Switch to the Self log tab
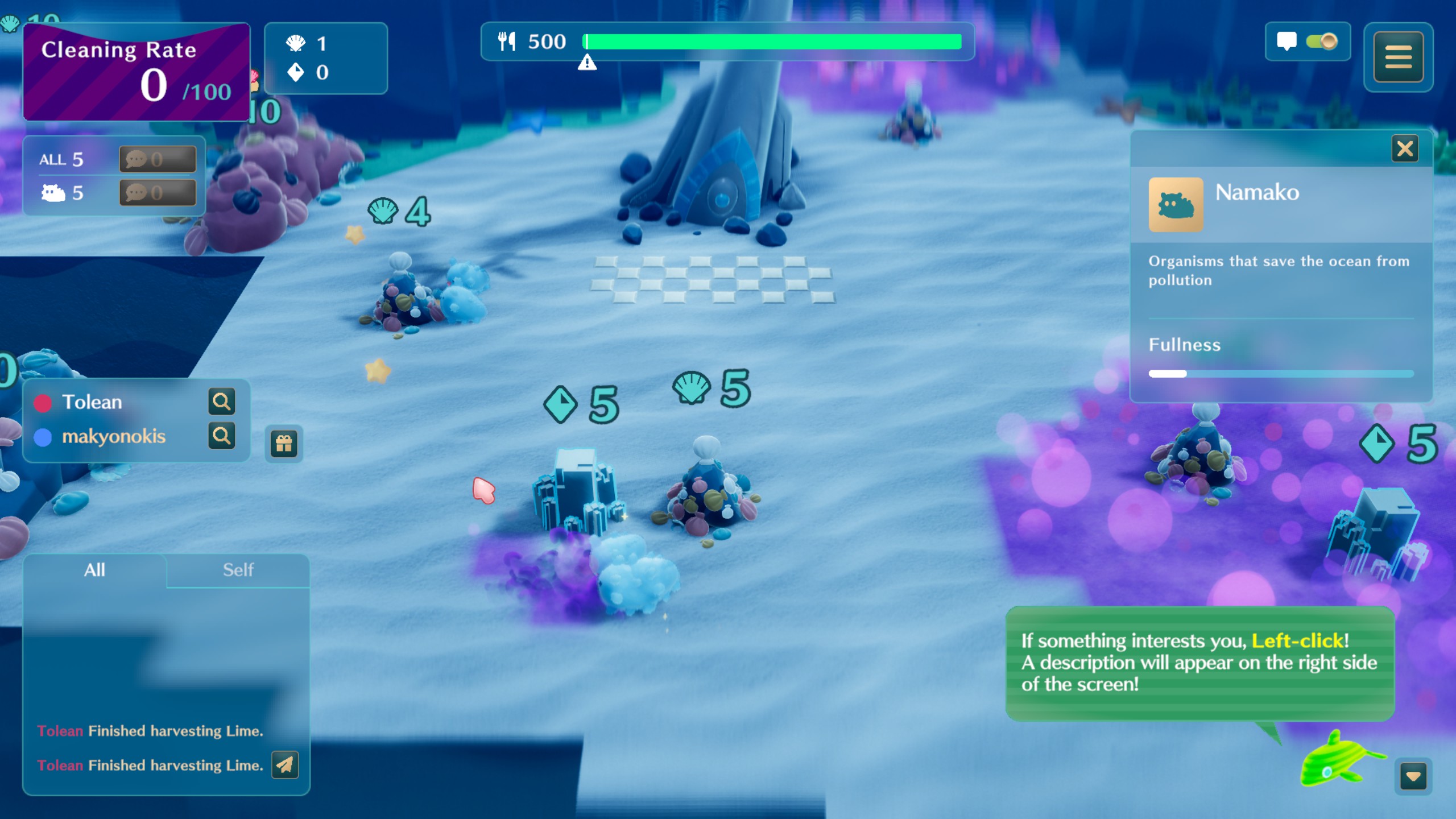 point(238,570)
